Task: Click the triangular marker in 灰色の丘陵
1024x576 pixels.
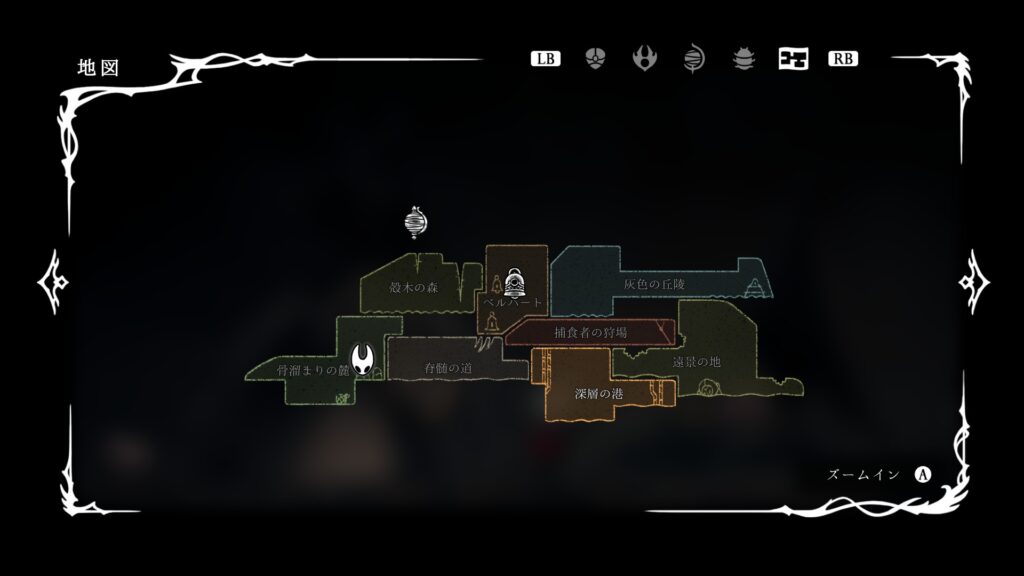Action: click(x=755, y=287)
